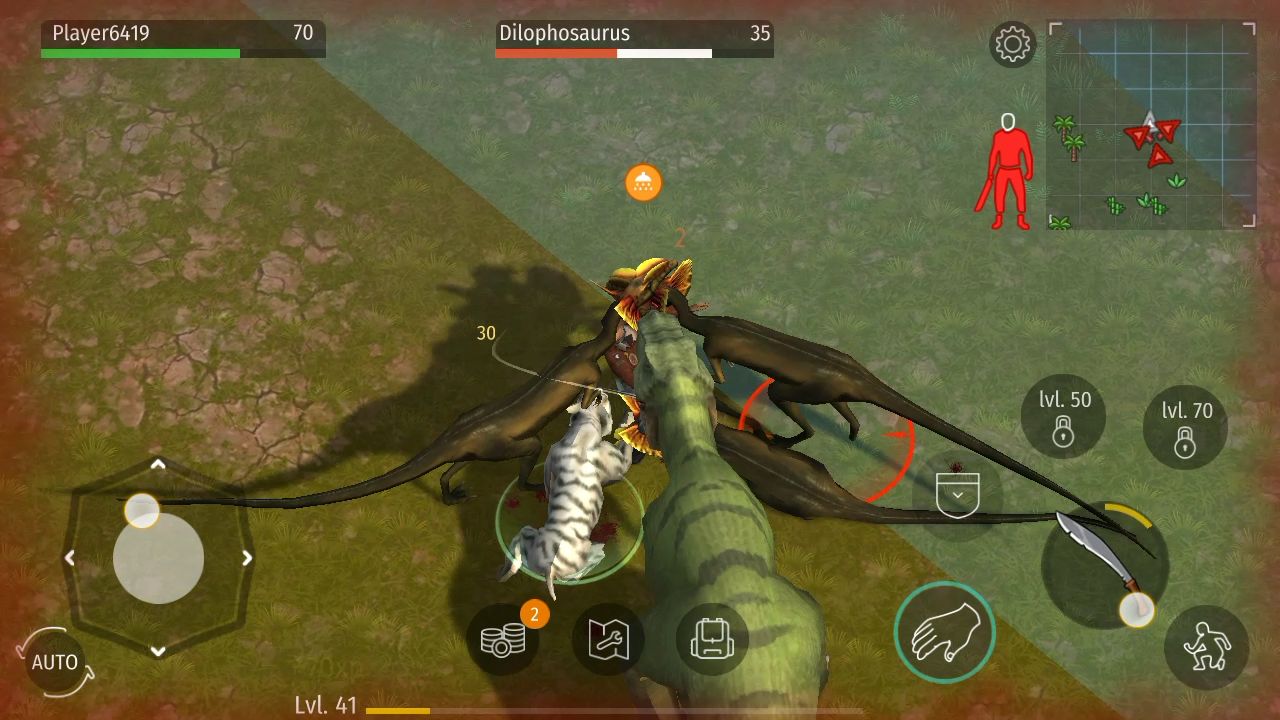1280x720 pixels.
Task: Open the minimap
Action: click(1151, 126)
